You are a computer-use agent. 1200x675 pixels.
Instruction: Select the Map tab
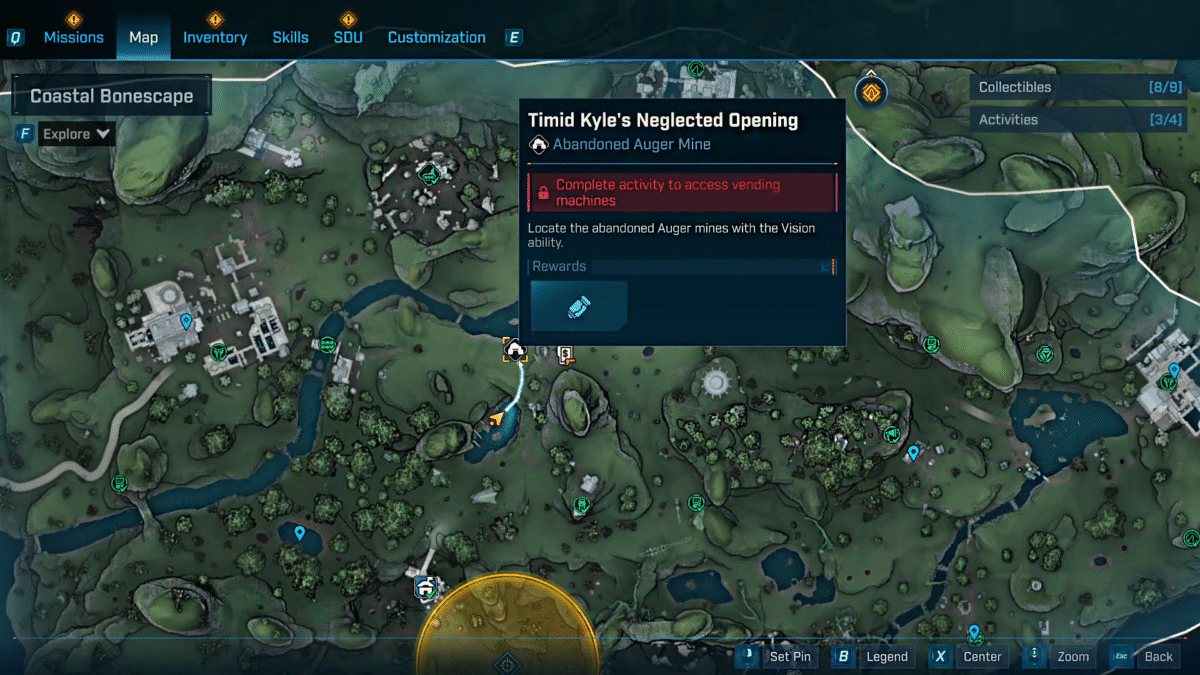(143, 37)
